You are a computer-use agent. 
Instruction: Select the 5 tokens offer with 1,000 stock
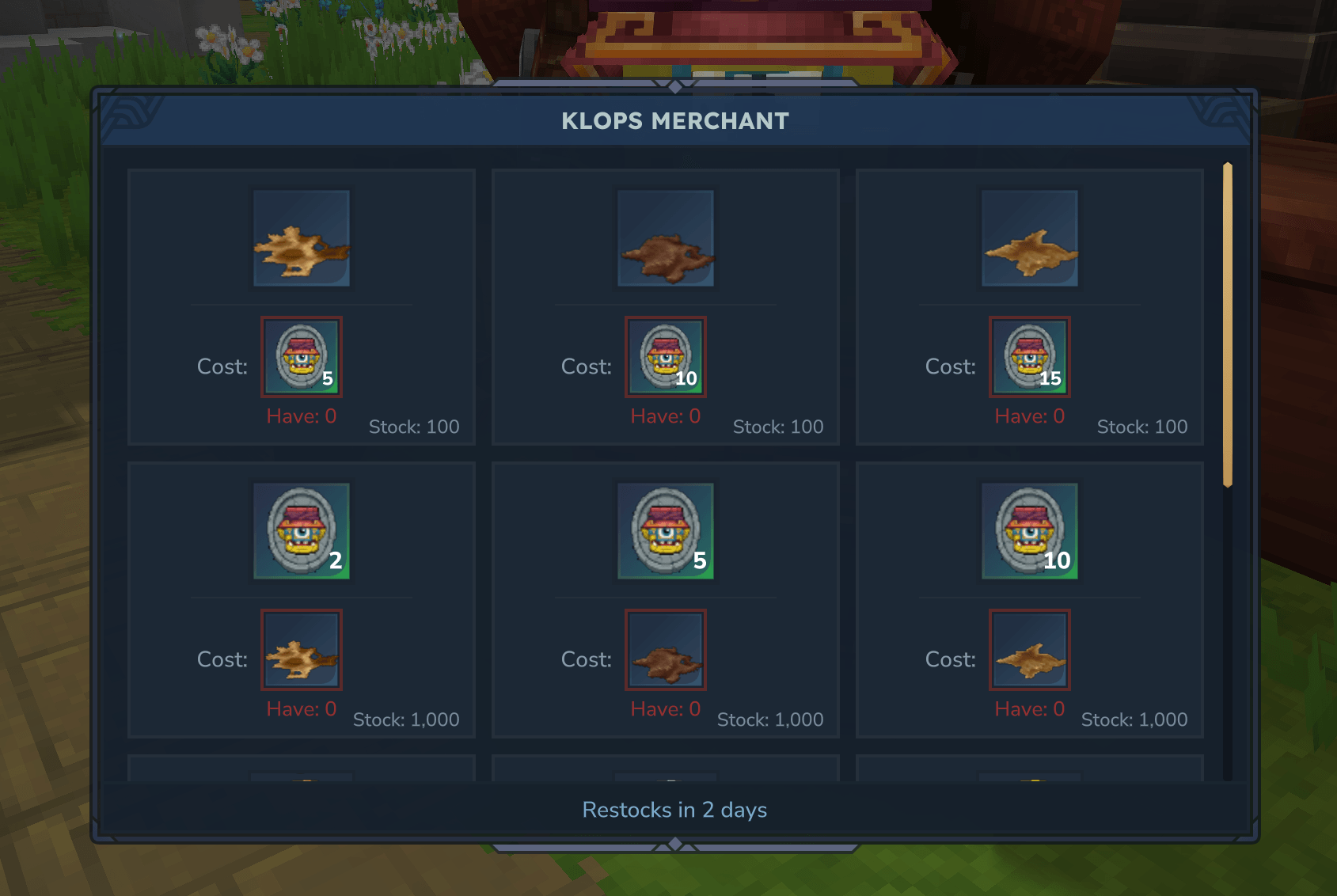tap(666, 531)
